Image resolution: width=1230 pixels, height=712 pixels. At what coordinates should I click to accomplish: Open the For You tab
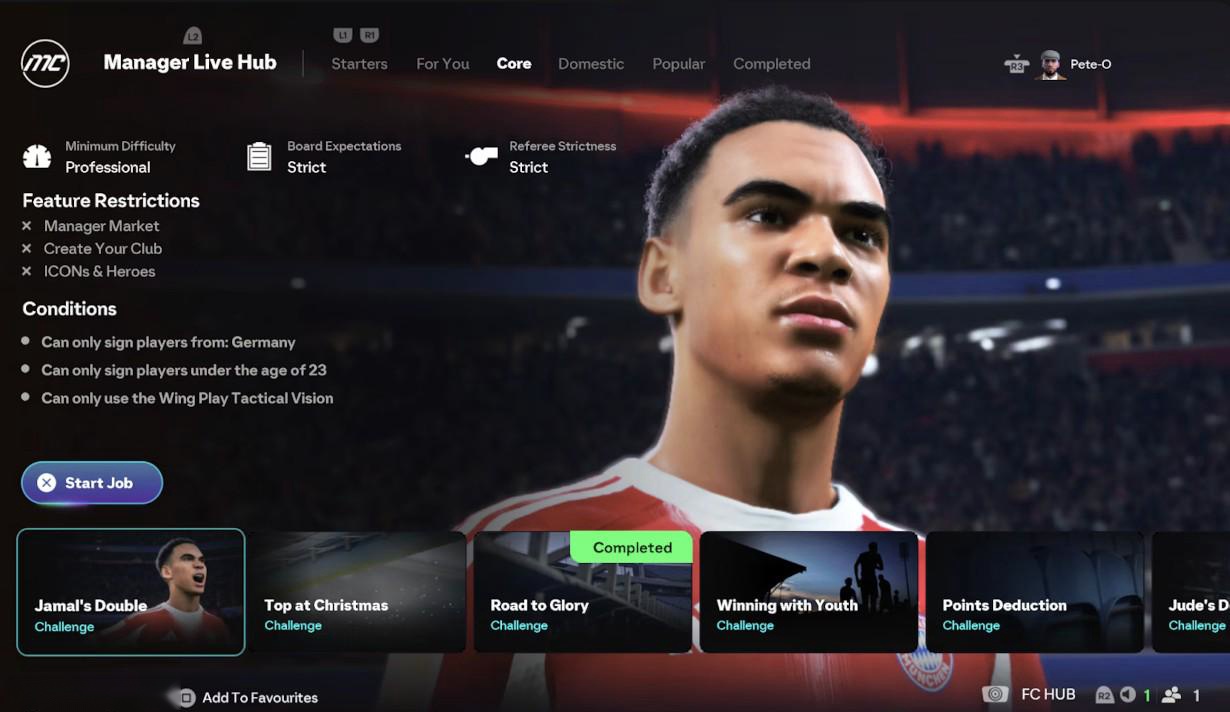[442, 64]
